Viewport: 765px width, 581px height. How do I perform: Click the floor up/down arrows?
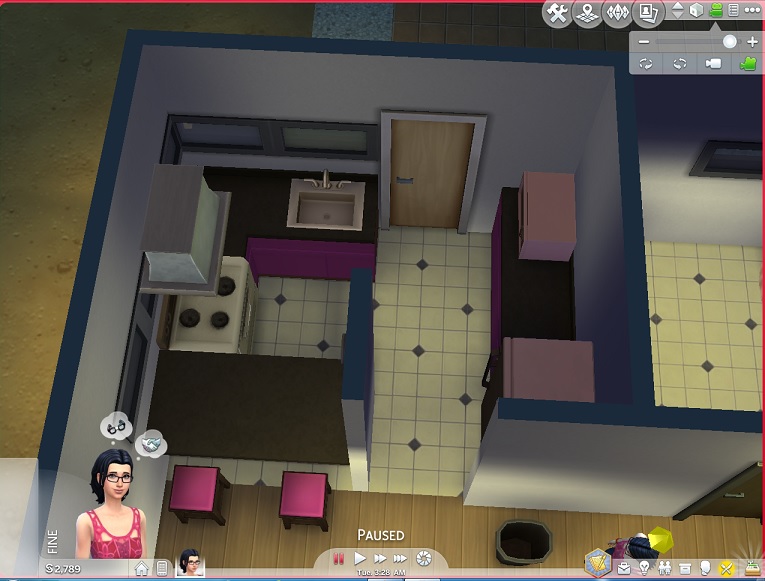678,11
